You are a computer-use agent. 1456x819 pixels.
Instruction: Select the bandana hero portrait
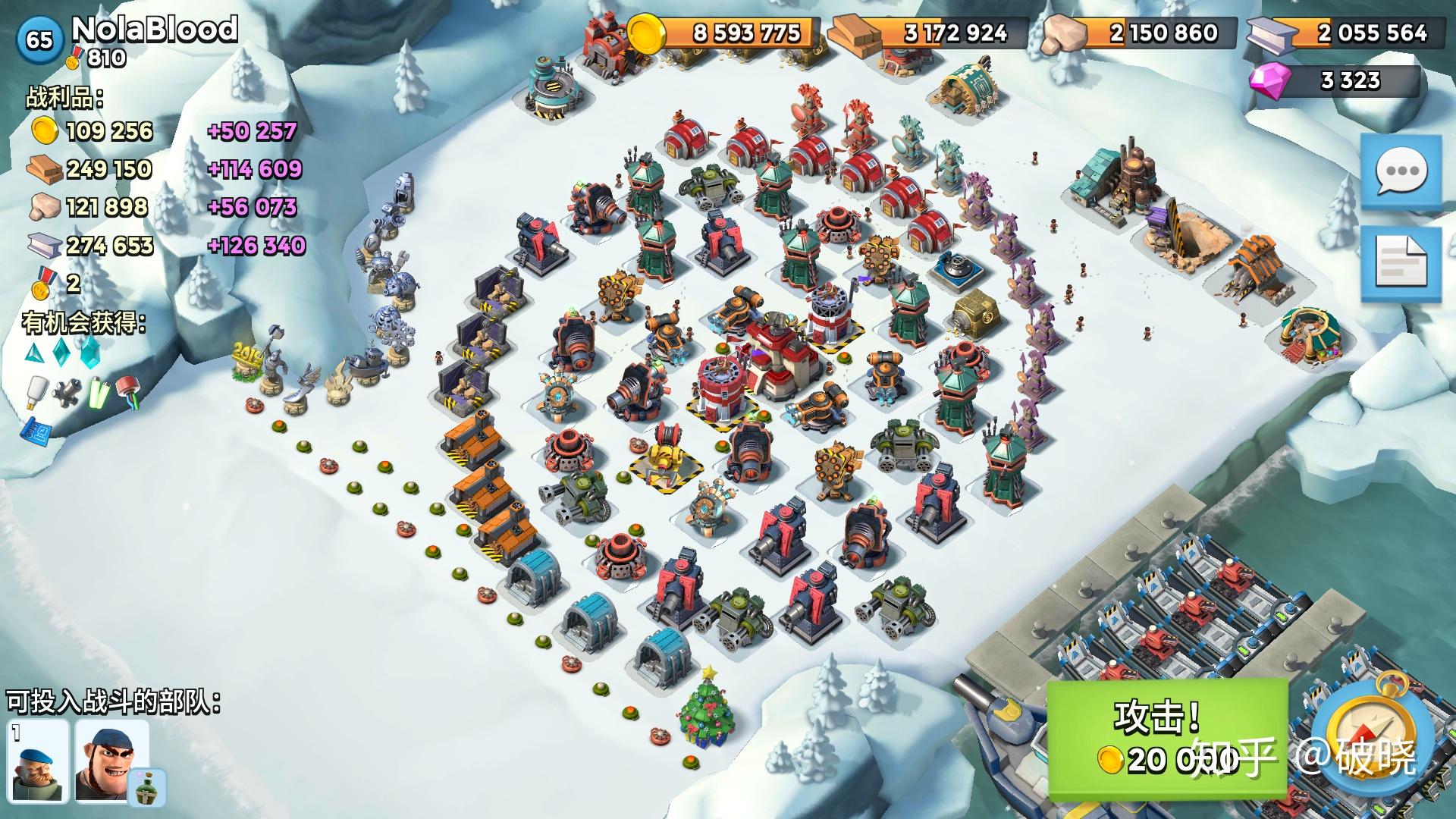pyautogui.click(x=111, y=761)
